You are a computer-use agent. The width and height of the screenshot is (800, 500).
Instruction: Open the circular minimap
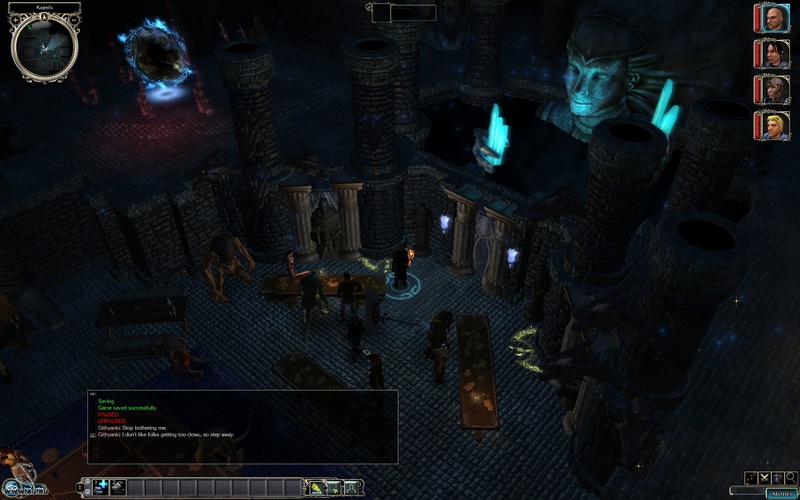point(45,44)
